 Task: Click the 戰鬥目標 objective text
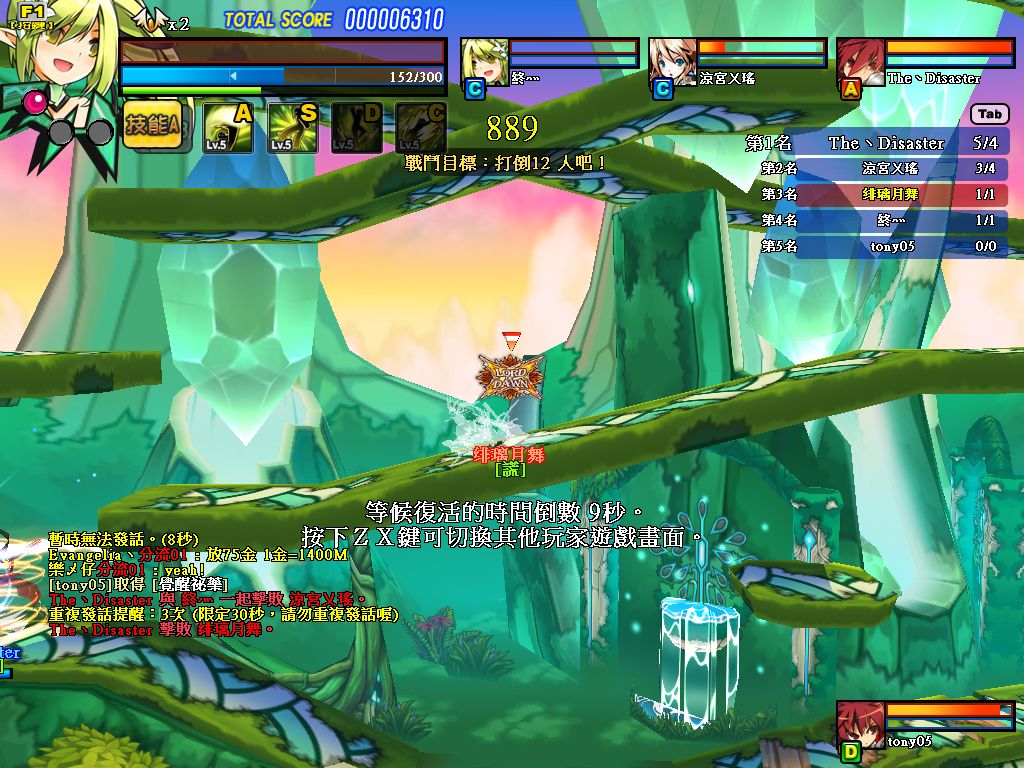coord(505,161)
